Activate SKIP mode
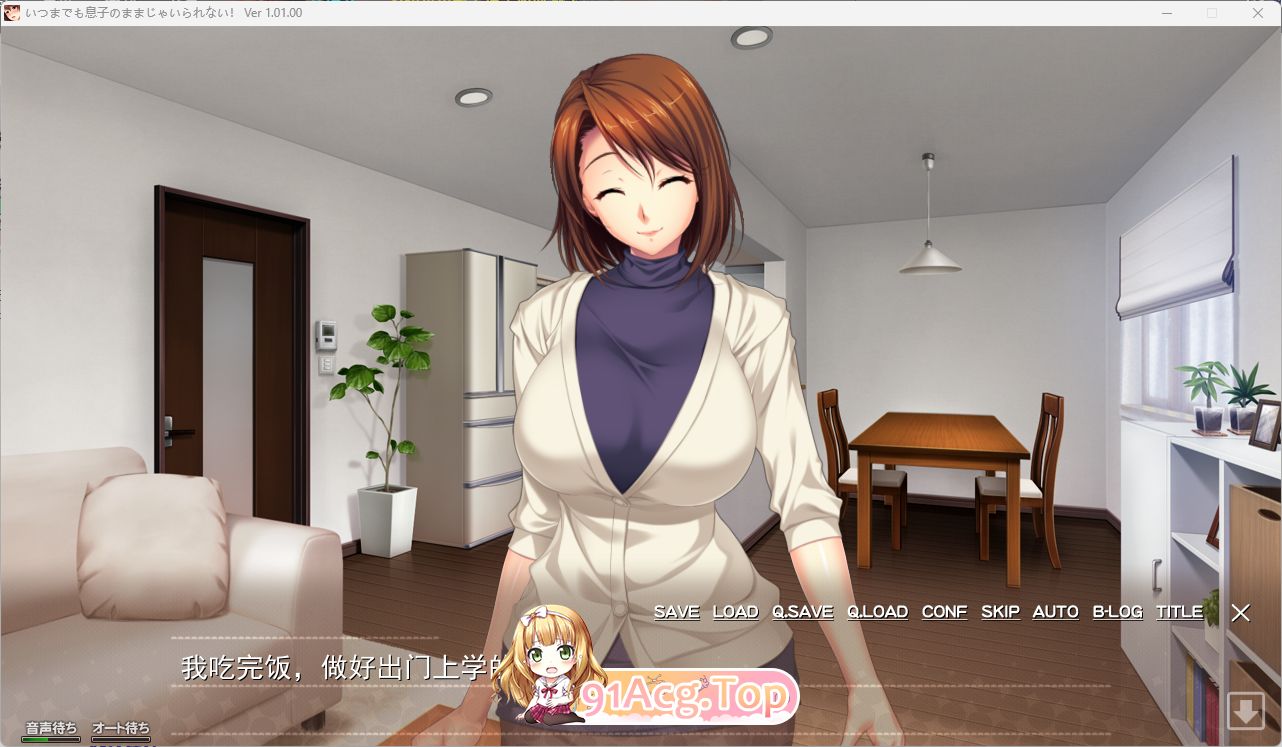 coord(1000,612)
